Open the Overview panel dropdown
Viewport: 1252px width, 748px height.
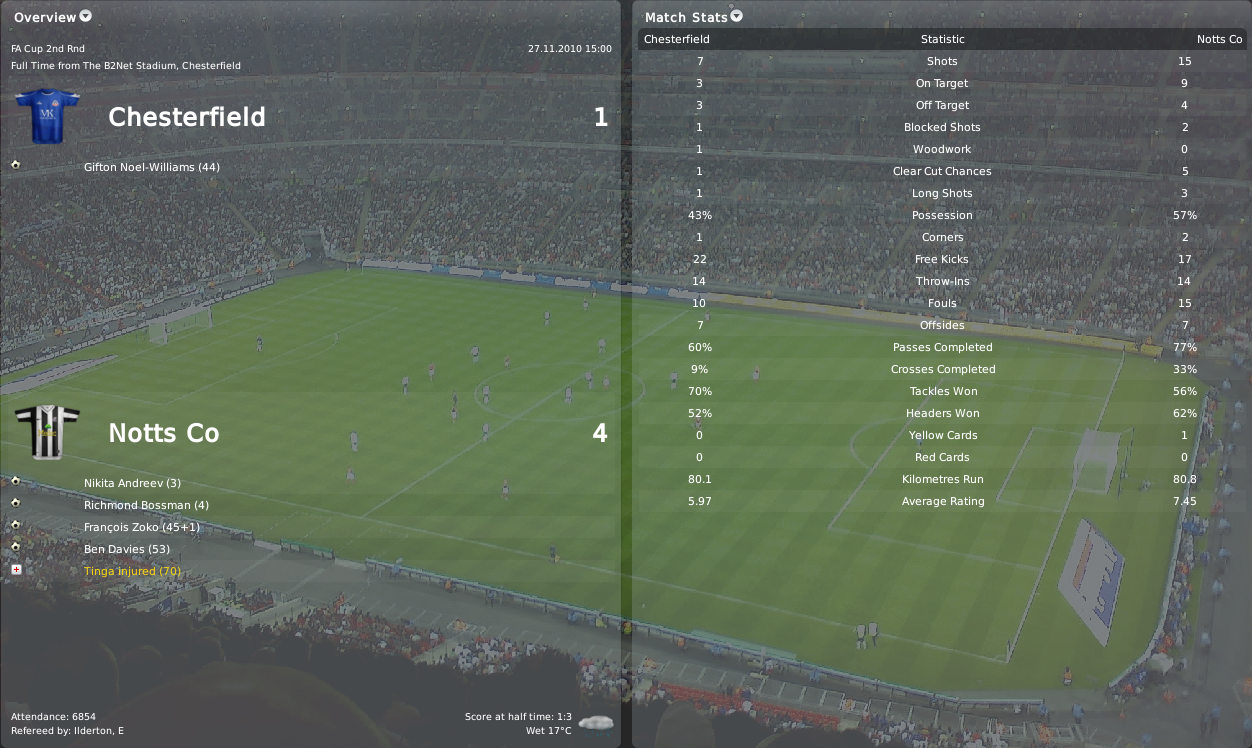point(85,16)
